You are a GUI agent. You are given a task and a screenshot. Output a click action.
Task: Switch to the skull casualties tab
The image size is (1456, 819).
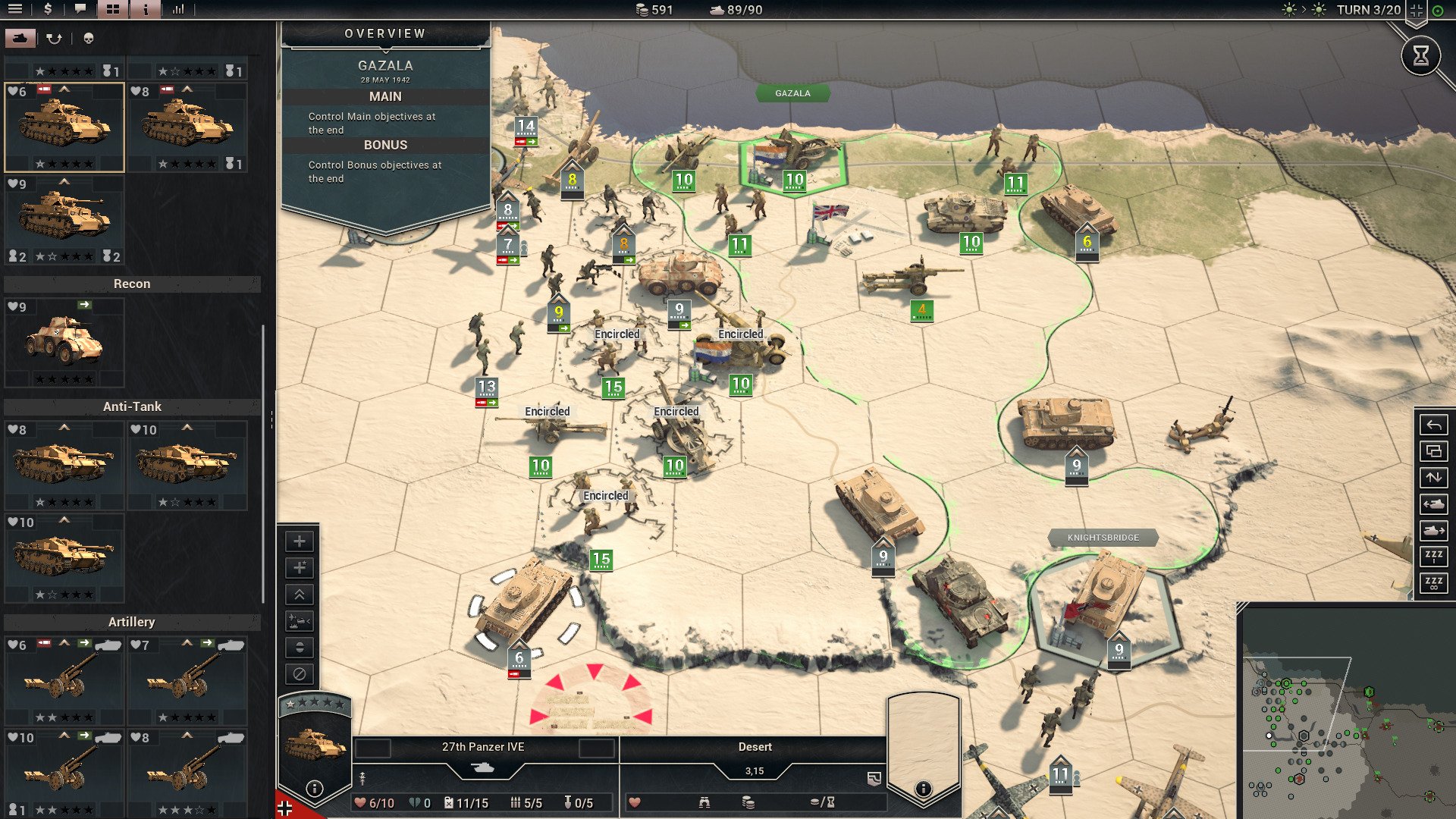[89, 38]
